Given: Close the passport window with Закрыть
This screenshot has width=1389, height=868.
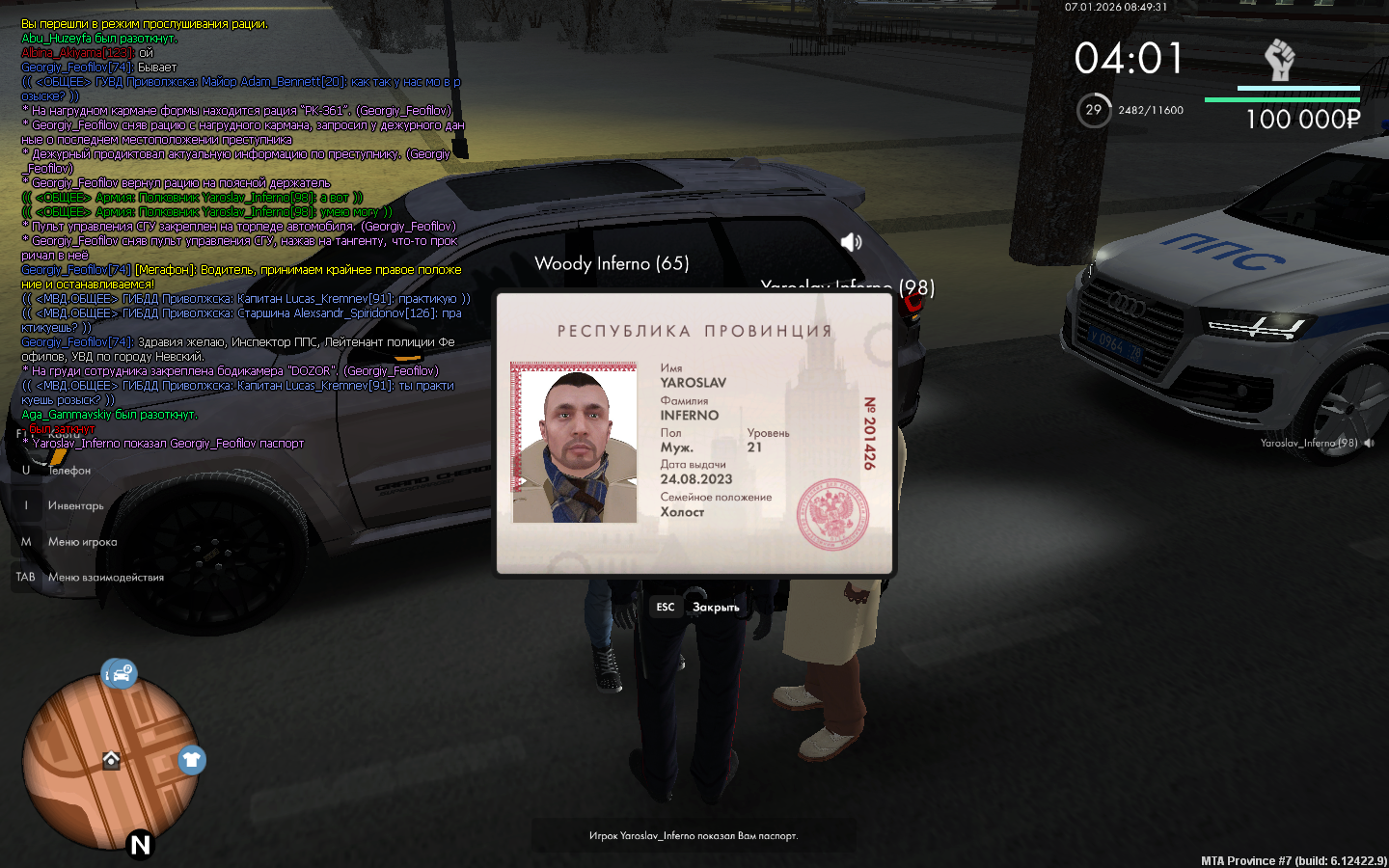Looking at the screenshot, I should (x=715, y=607).
